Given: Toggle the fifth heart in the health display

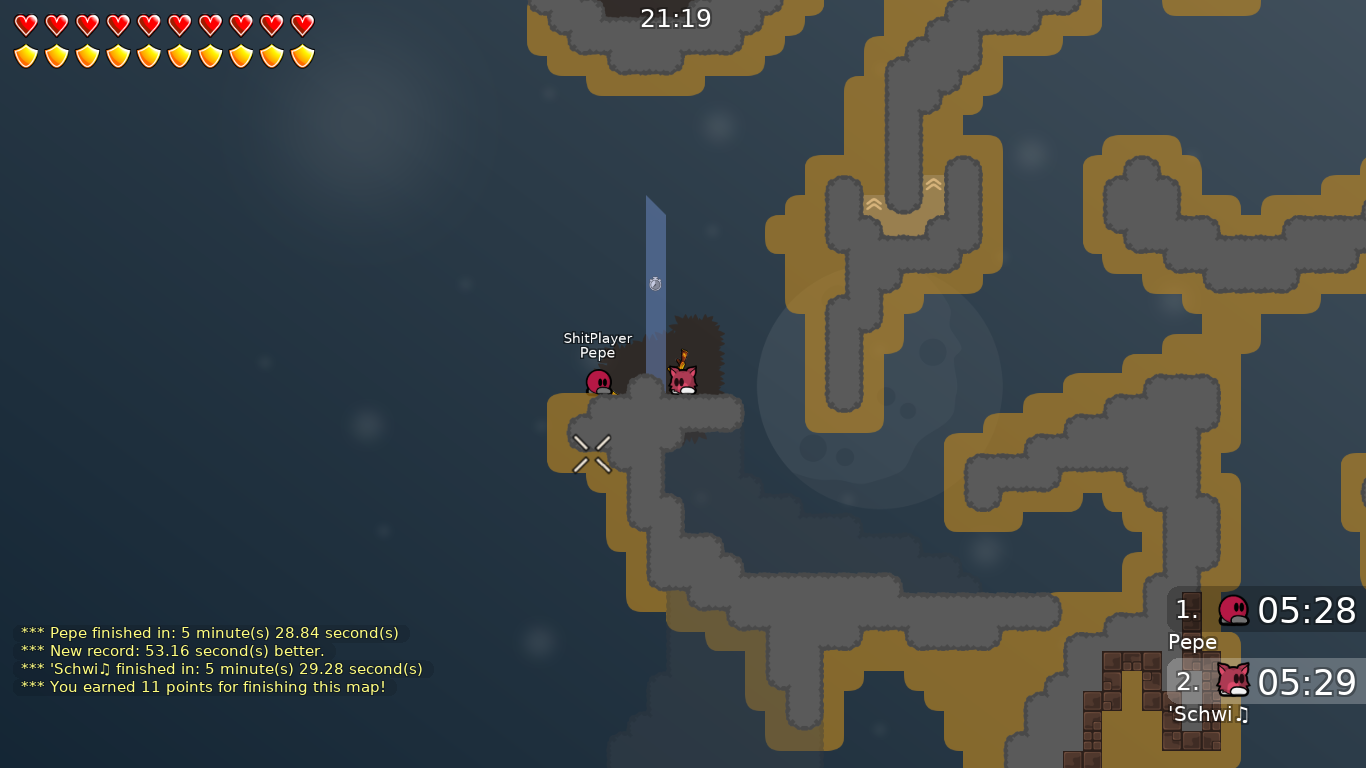Looking at the screenshot, I should click(145, 27).
